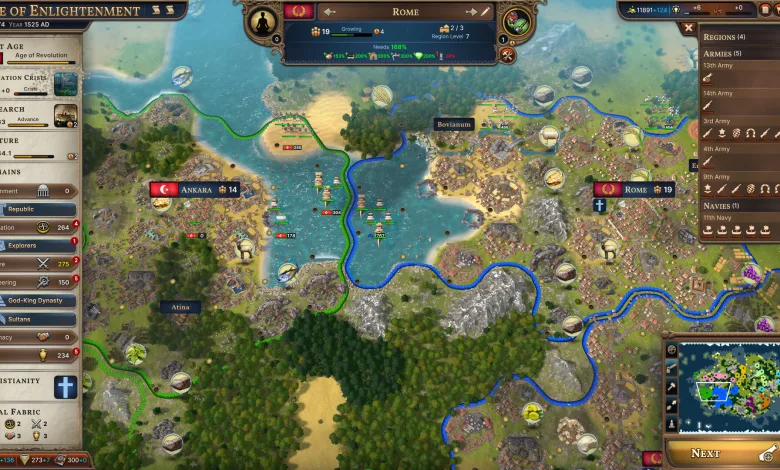This screenshot has height=470, width=780.
Task: Close the Regions and Armies panel
Action: coord(687,28)
